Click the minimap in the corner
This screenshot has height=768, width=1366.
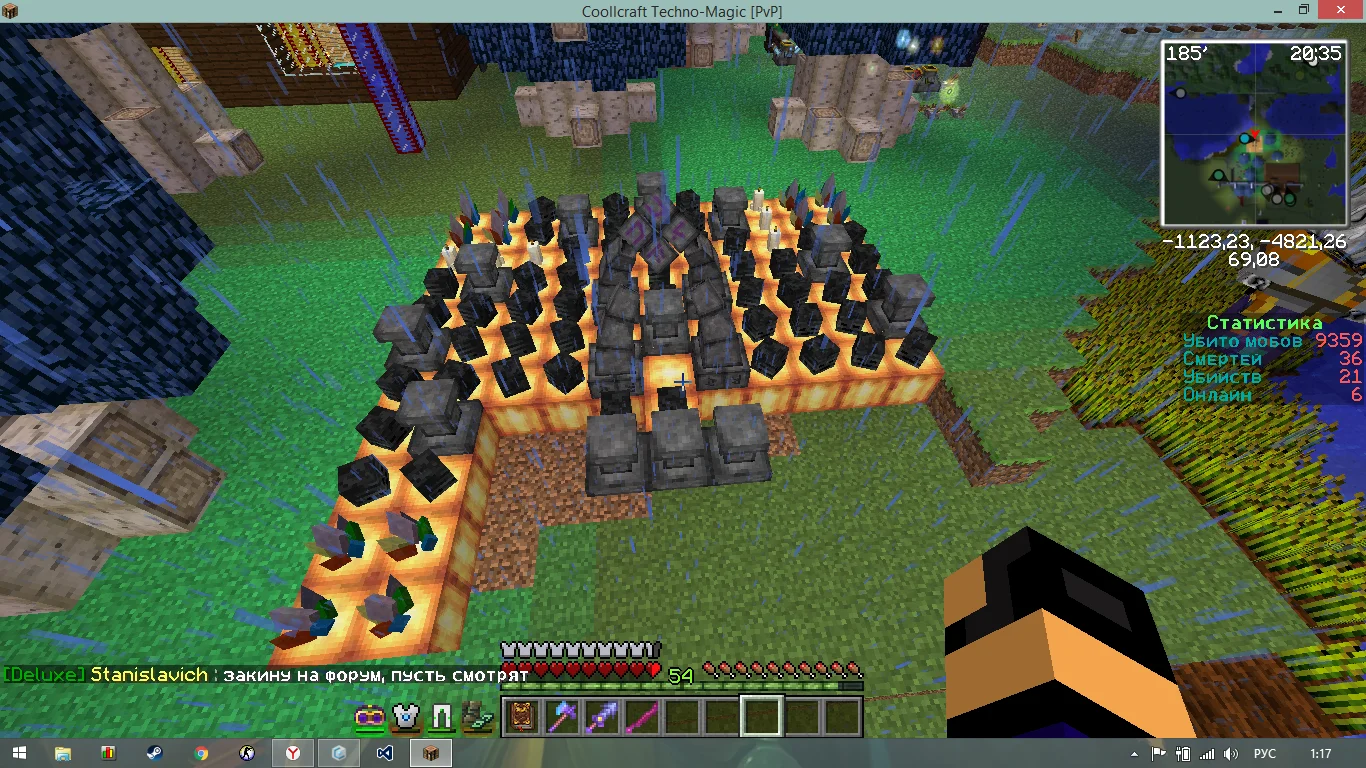pyautogui.click(x=1253, y=133)
